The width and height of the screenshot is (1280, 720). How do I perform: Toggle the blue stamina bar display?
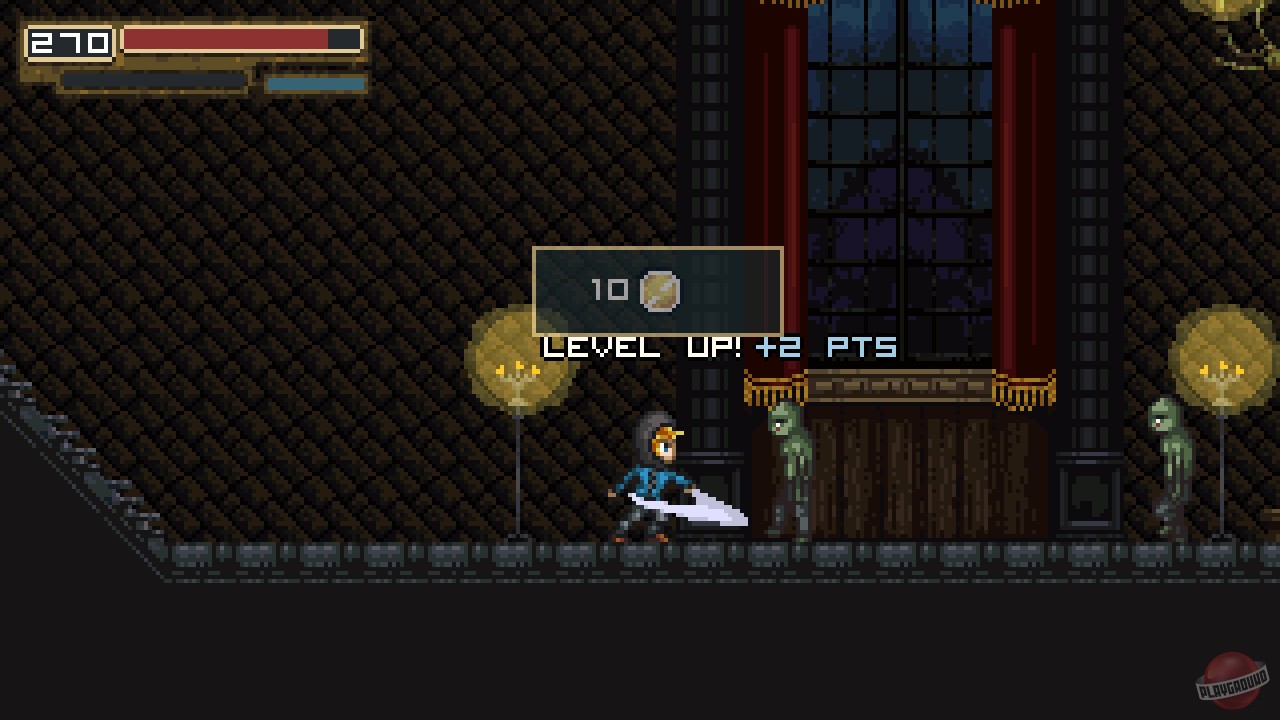click(313, 85)
